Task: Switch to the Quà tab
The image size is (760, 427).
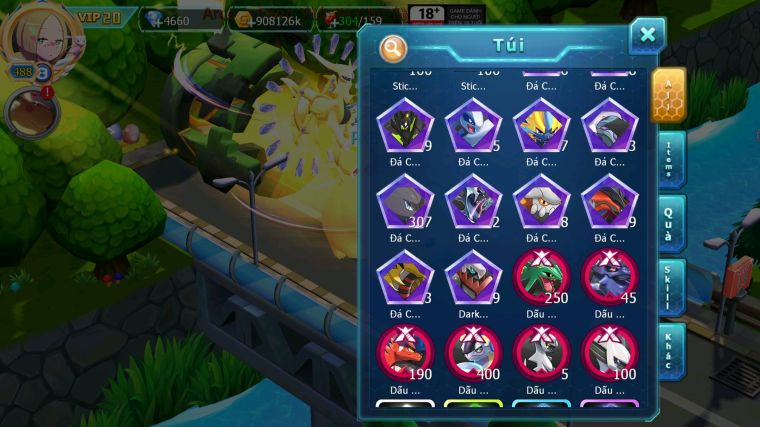Action: [670, 223]
